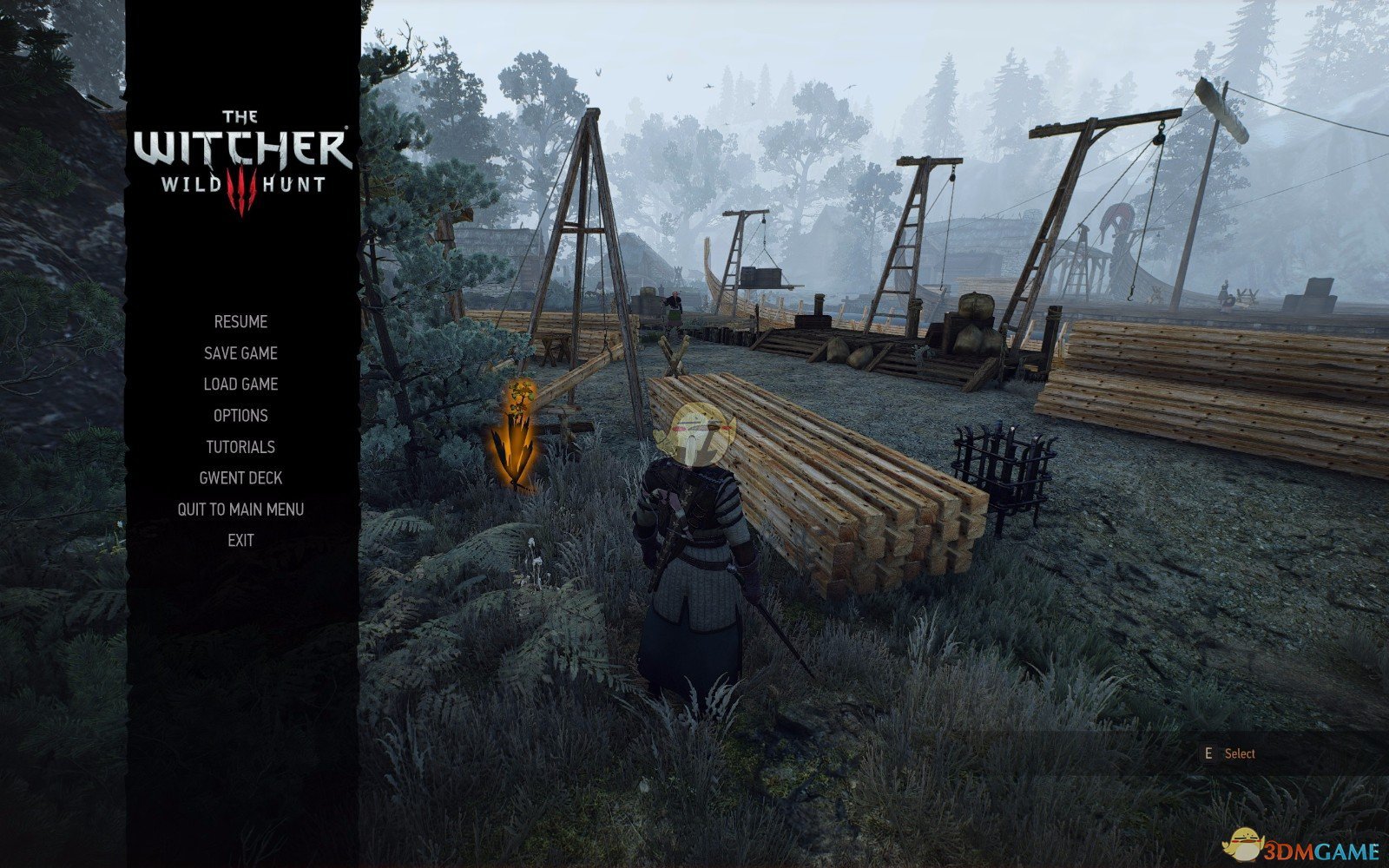Image resolution: width=1389 pixels, height=868 pixels.
Task: Select Gwent Deck from the pause menu
Action: 240,477
